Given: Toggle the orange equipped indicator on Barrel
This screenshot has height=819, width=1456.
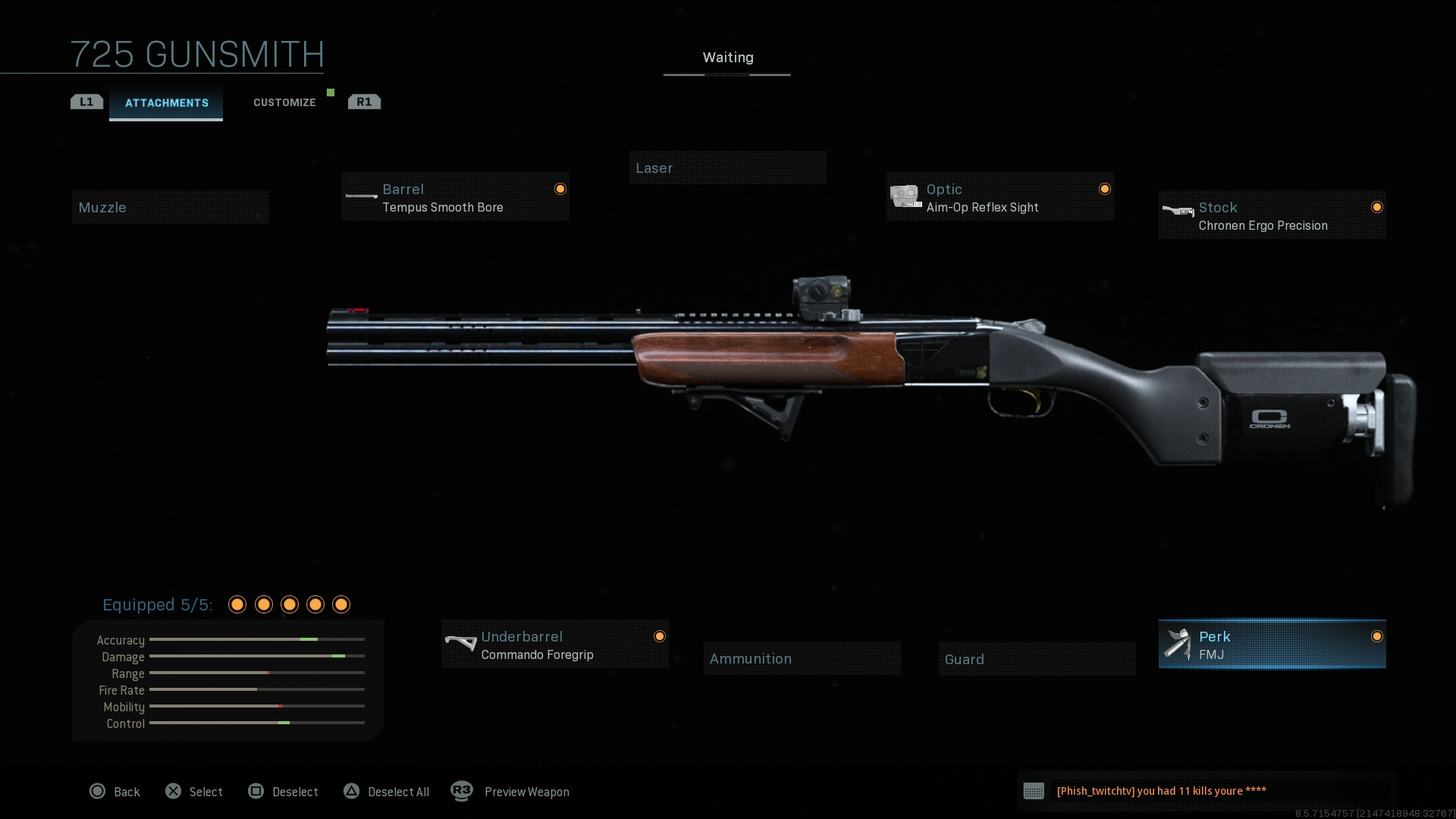Looking at the screenshot, I should click(560, 188).
